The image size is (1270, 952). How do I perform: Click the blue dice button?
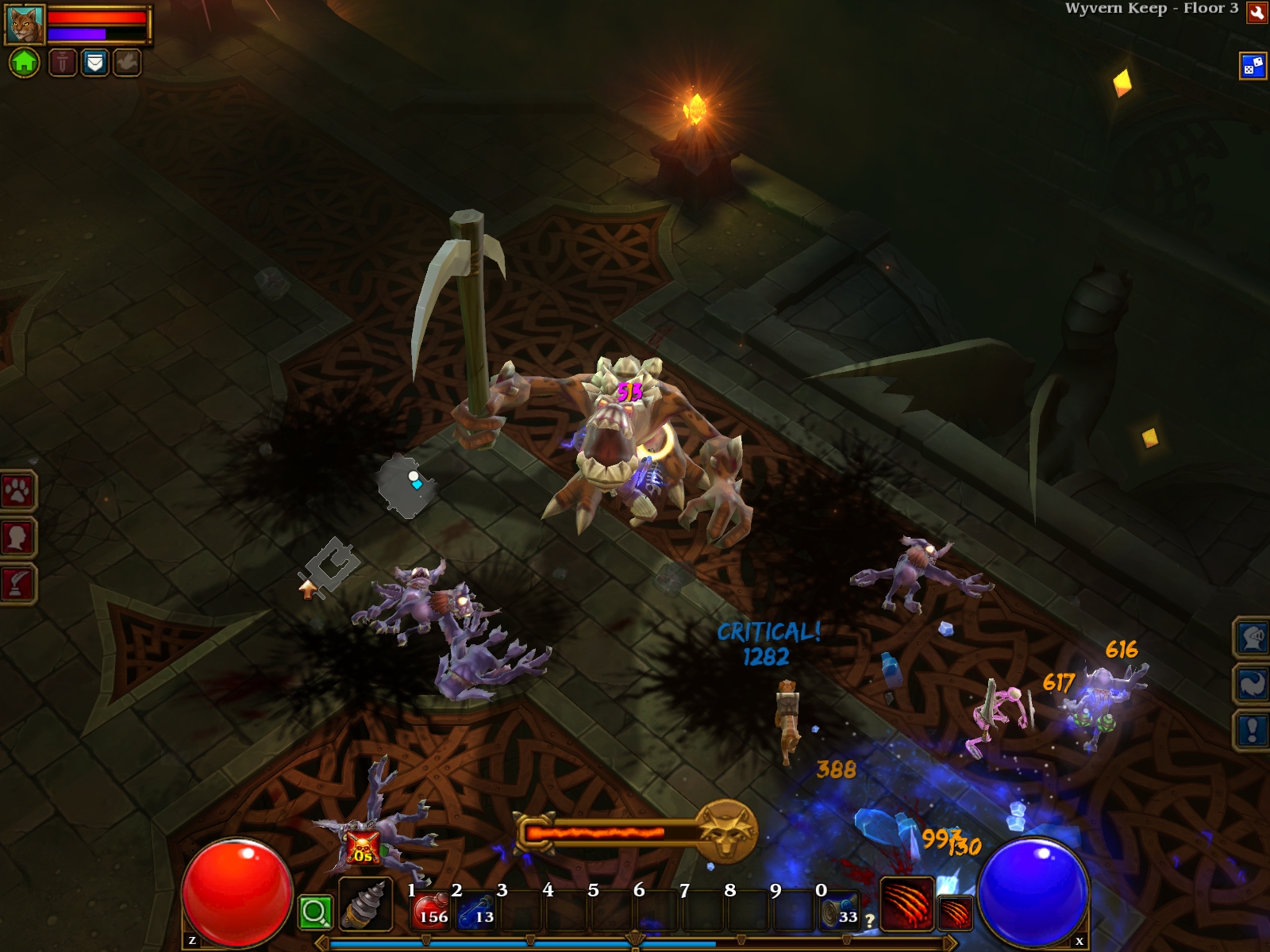1253,66
